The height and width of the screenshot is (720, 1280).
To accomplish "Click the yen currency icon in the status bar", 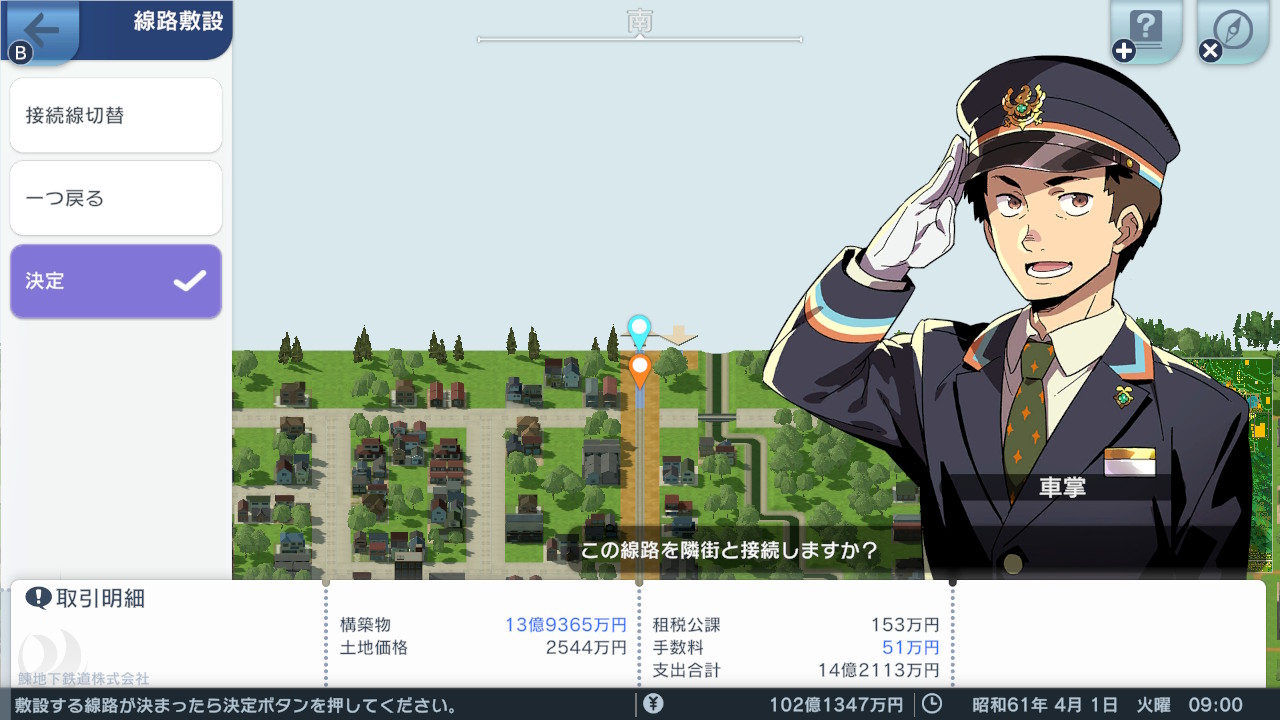I will (x=651, y=702).
